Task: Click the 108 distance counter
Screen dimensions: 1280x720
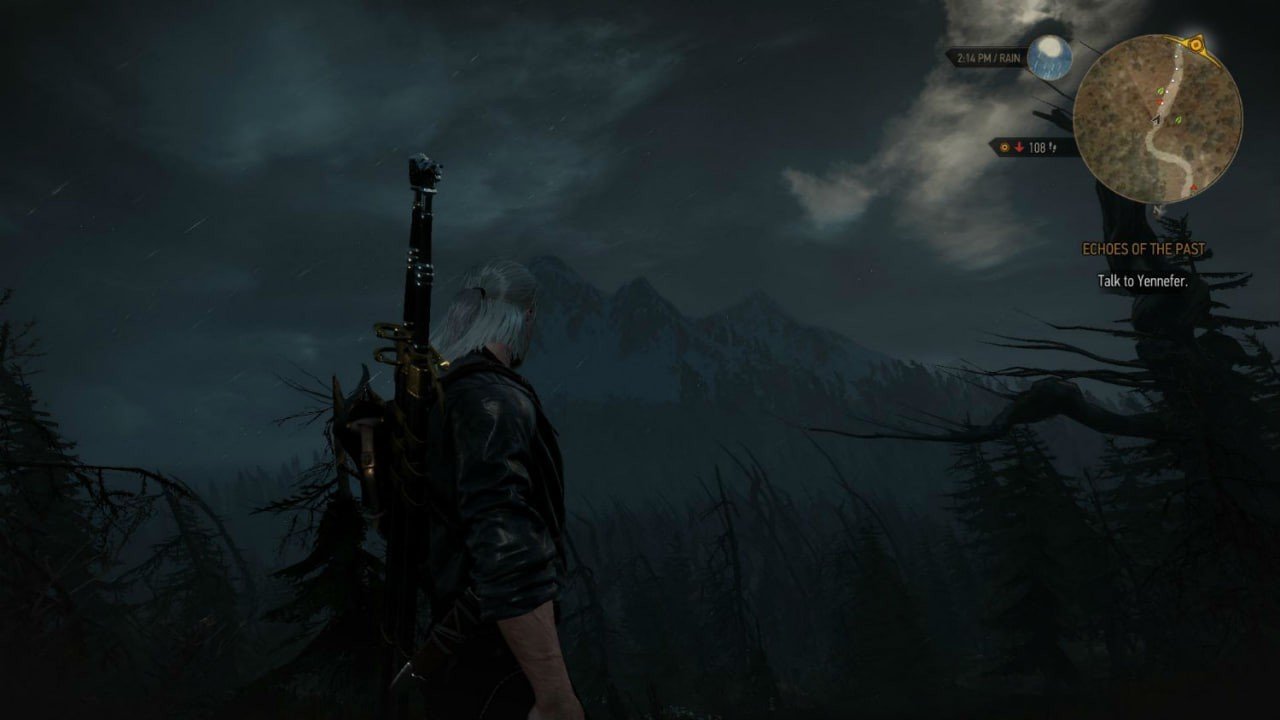Action: coord(1037,147)
